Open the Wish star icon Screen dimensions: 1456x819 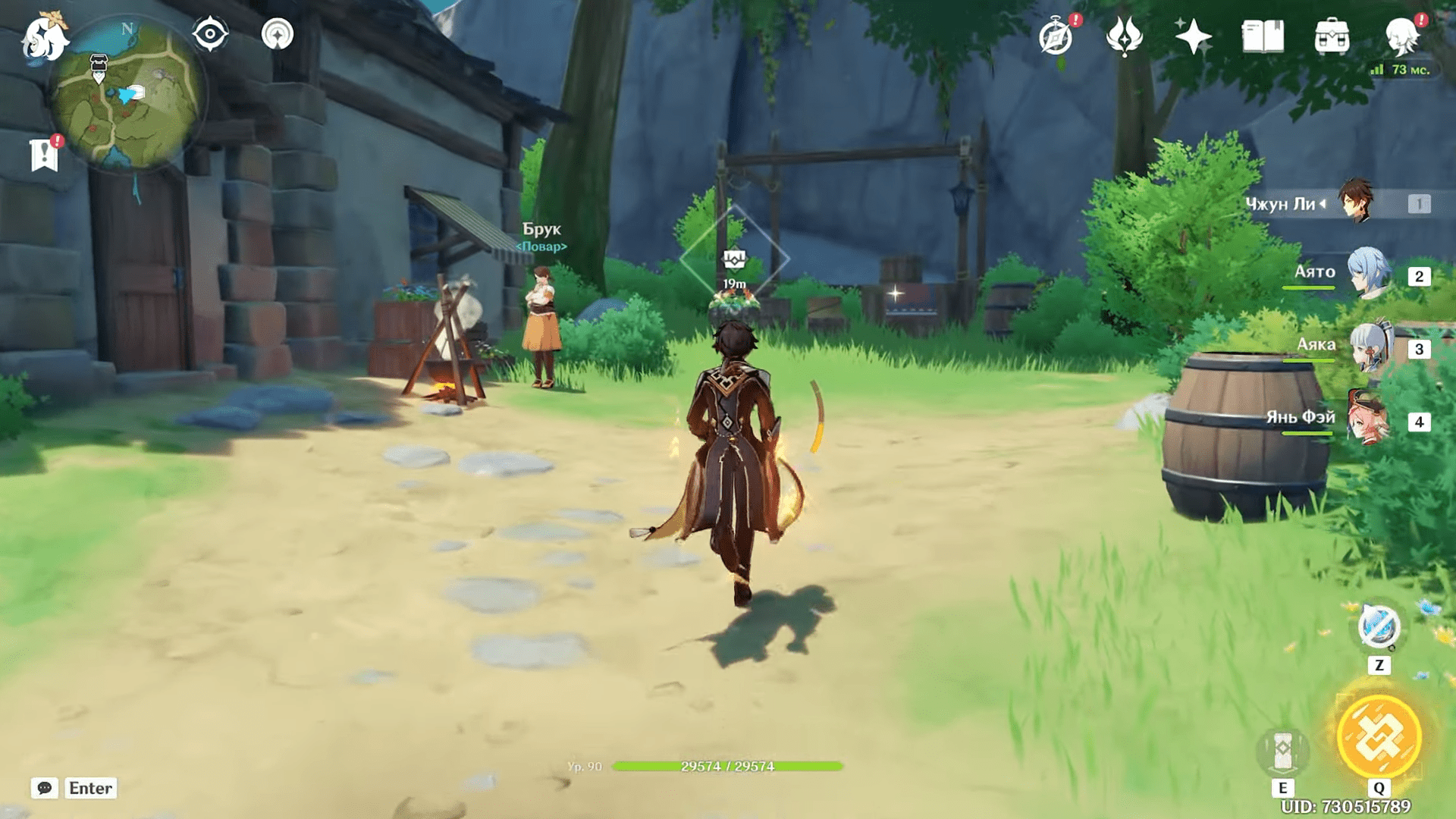[x=1192, y=36]
